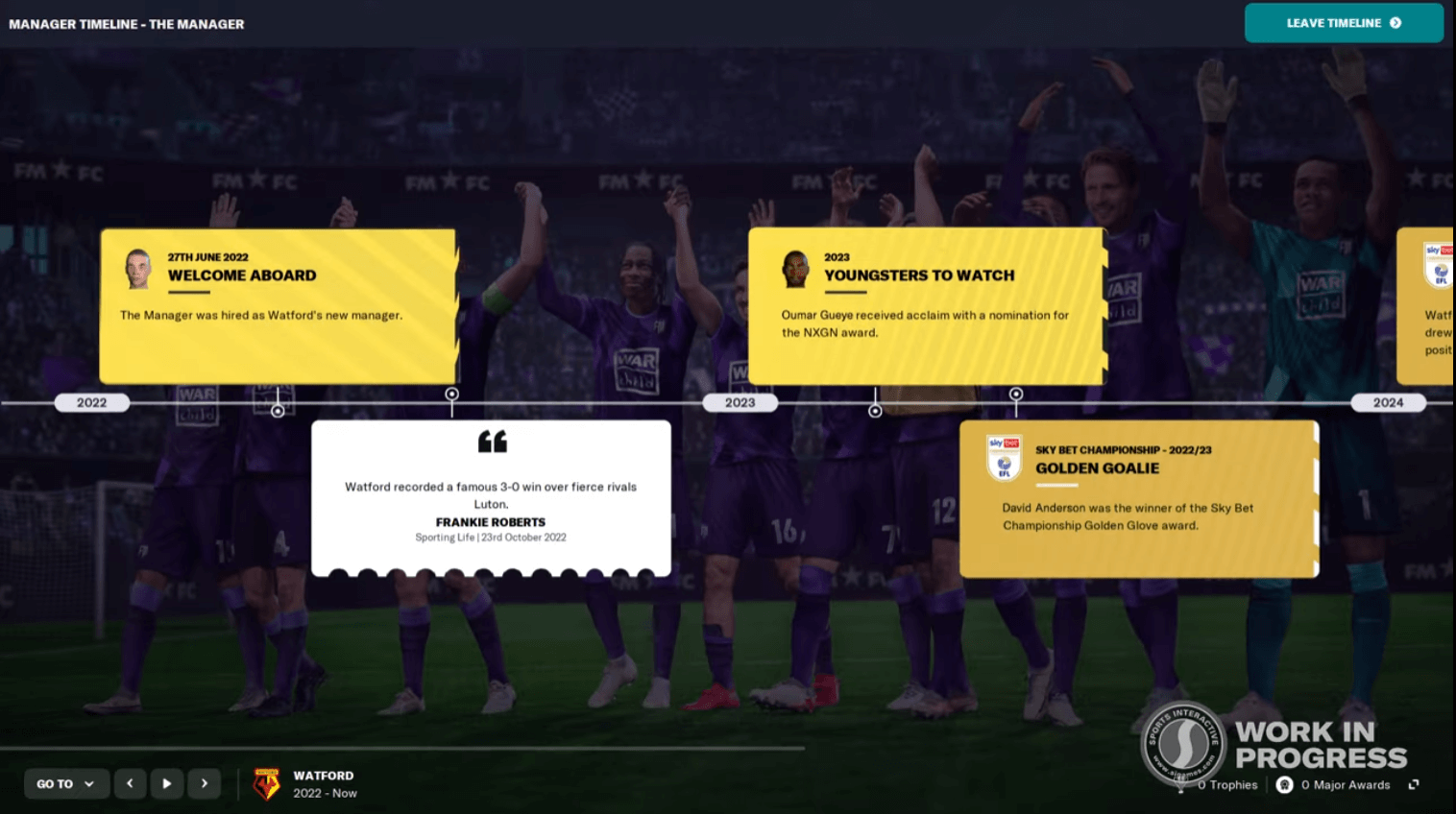
Task: Click the previous chevron beside GO TO
Action: click(x=130, y=783)
